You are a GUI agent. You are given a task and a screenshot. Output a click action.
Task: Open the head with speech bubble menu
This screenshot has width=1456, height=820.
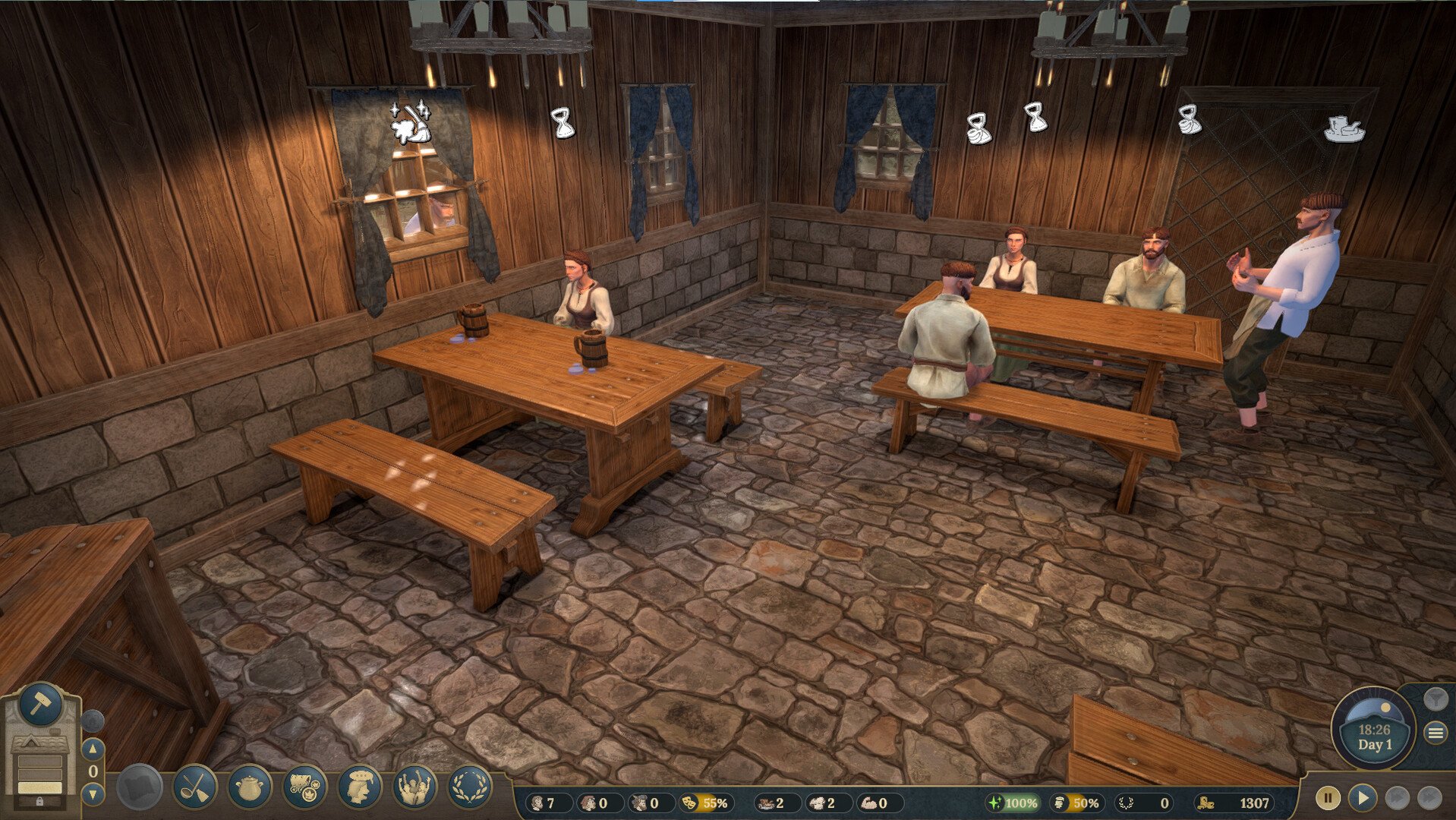(x=359, y=787)
